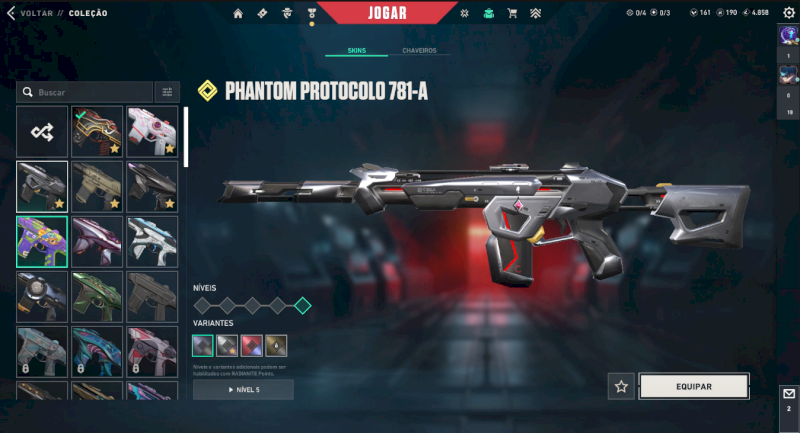Open the skin filter options button
The width and height of the screenshot is (800, 433).
[x=167, y=92]
